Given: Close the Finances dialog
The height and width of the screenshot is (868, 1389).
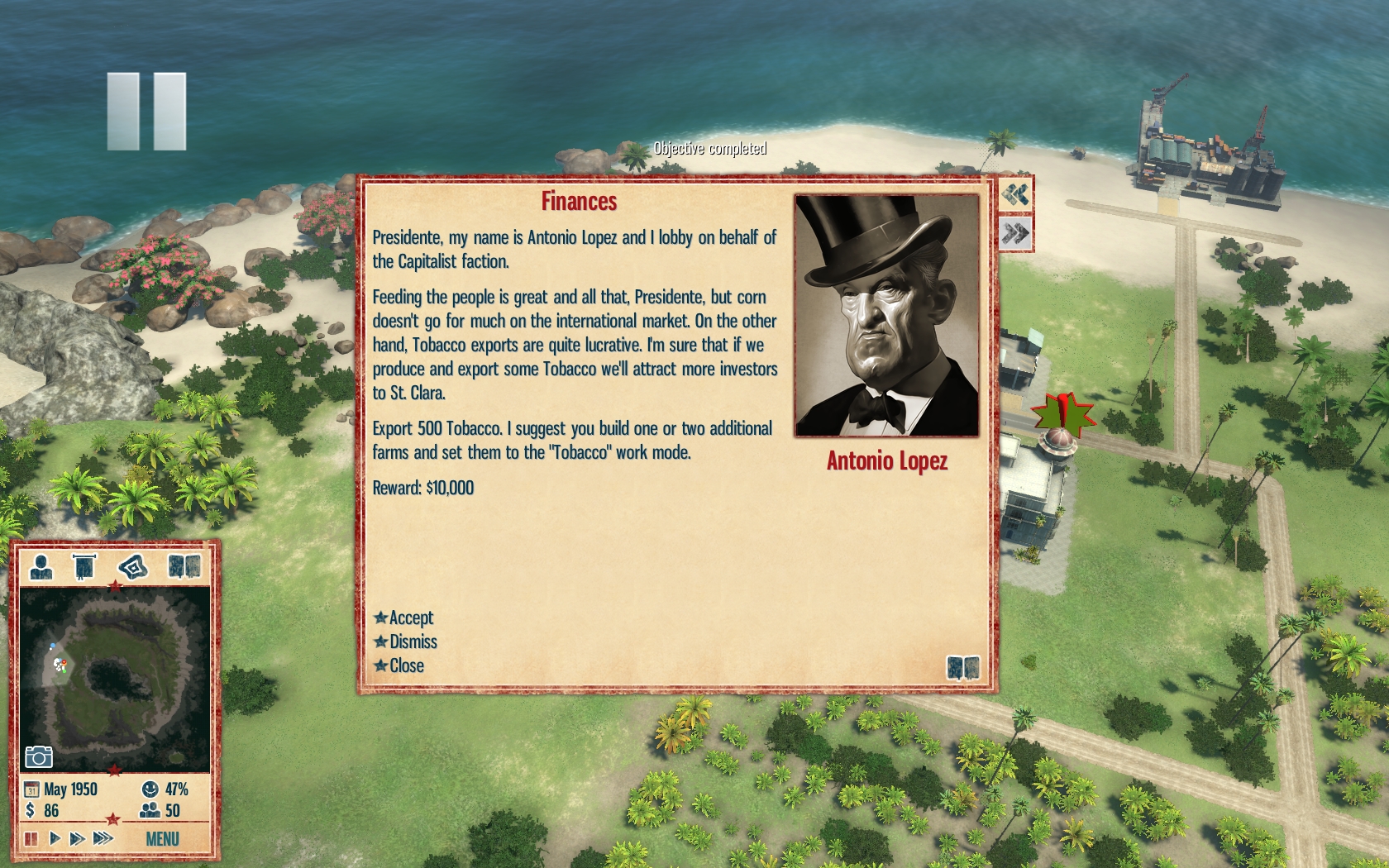Looking at the screenshot, I should coord(405,665).
